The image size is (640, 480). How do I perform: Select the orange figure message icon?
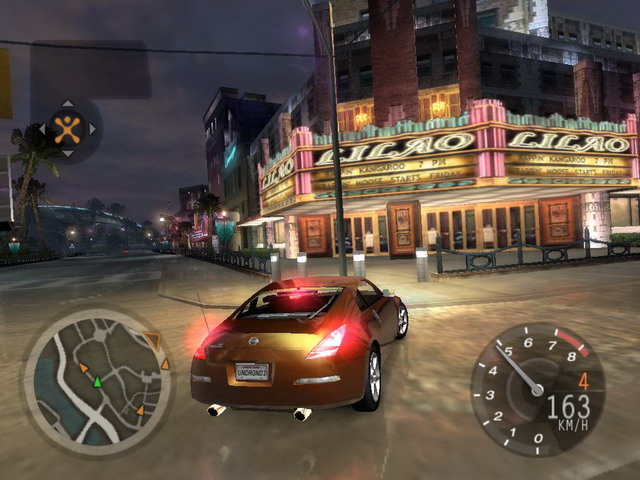click(x=67, y=128)
